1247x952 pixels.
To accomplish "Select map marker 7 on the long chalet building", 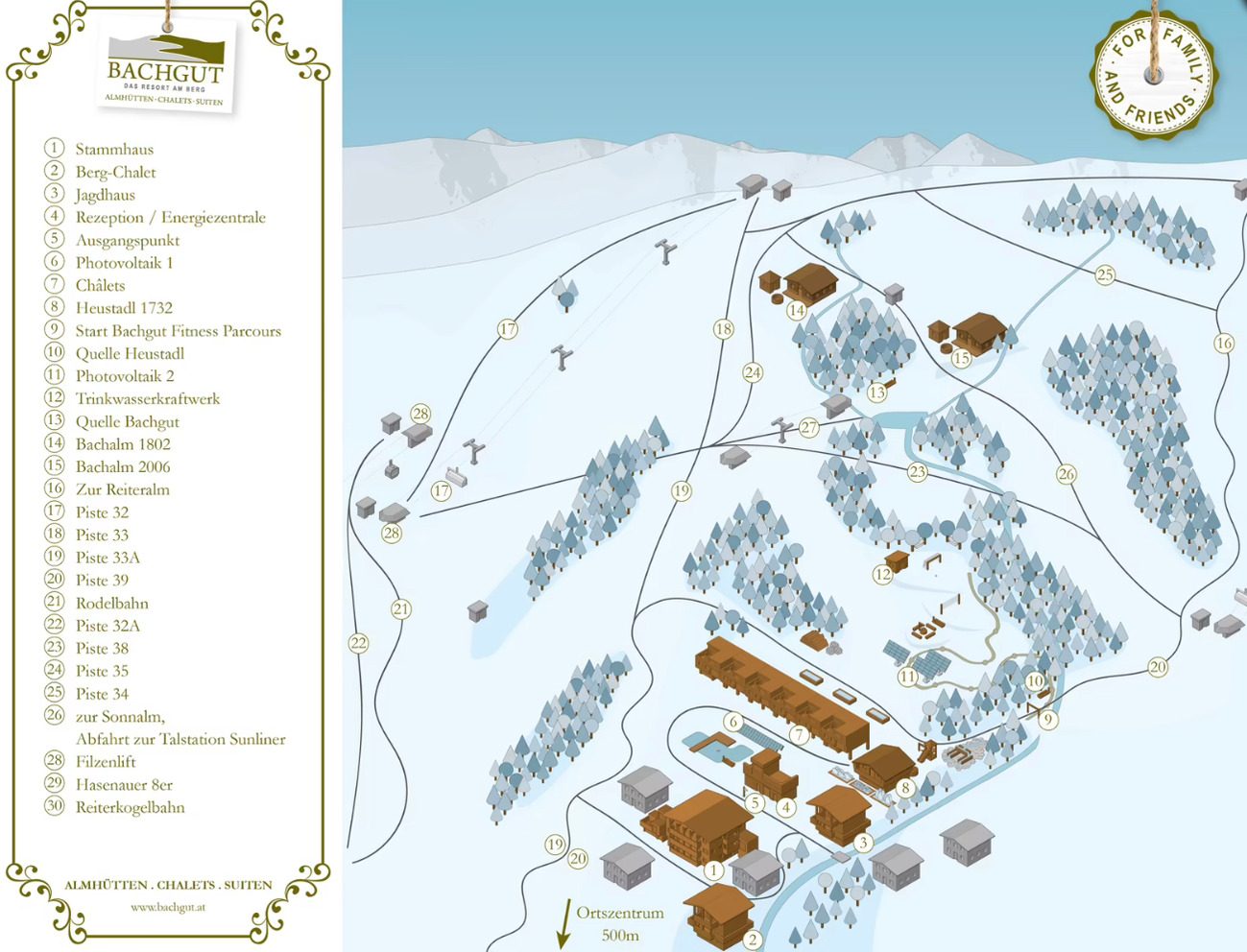I will [799, 735].
